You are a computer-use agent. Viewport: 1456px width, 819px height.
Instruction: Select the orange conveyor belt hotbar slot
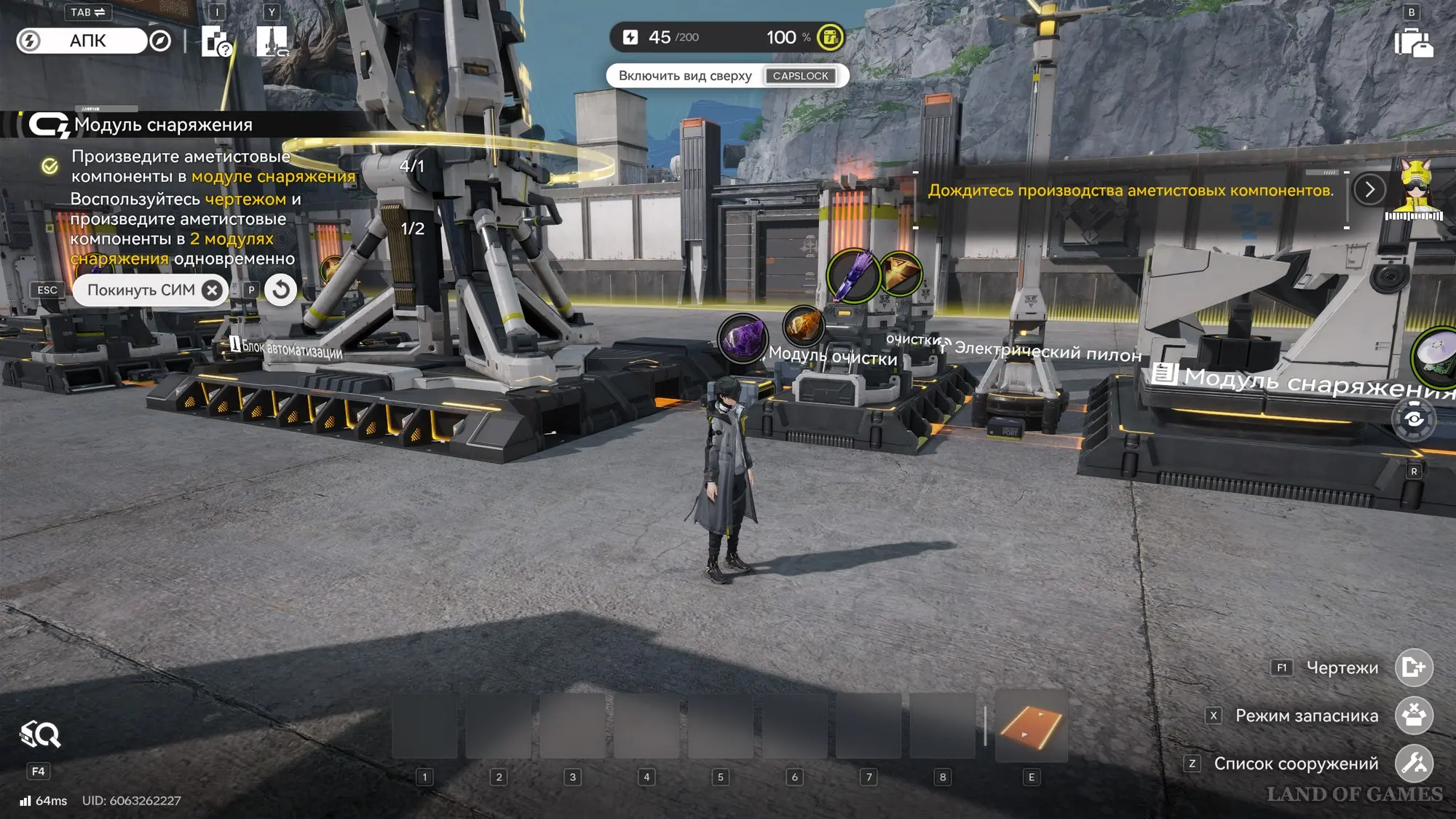[x=1031, y=727]
